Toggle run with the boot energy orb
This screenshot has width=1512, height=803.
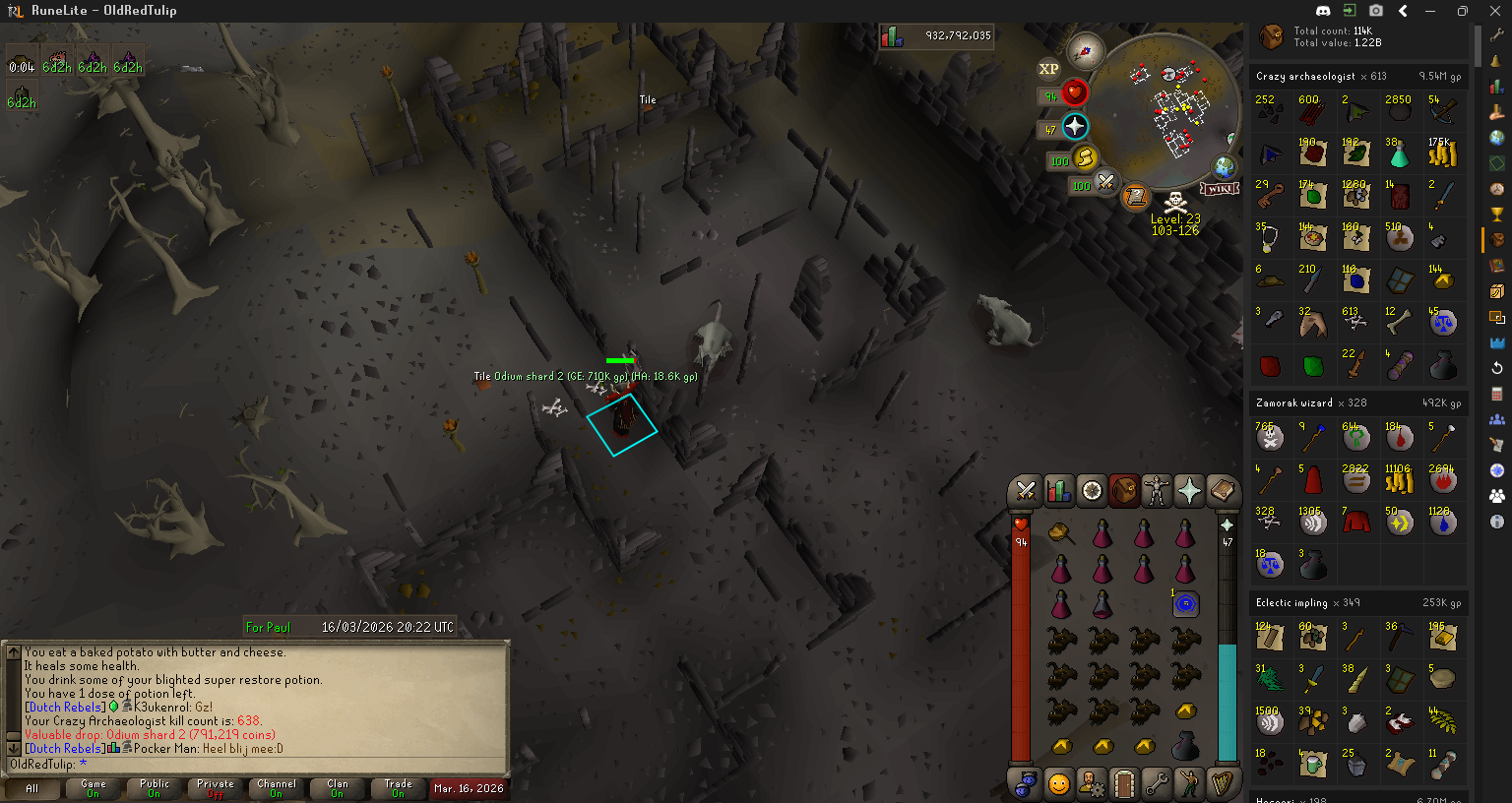click(1084, 157)
